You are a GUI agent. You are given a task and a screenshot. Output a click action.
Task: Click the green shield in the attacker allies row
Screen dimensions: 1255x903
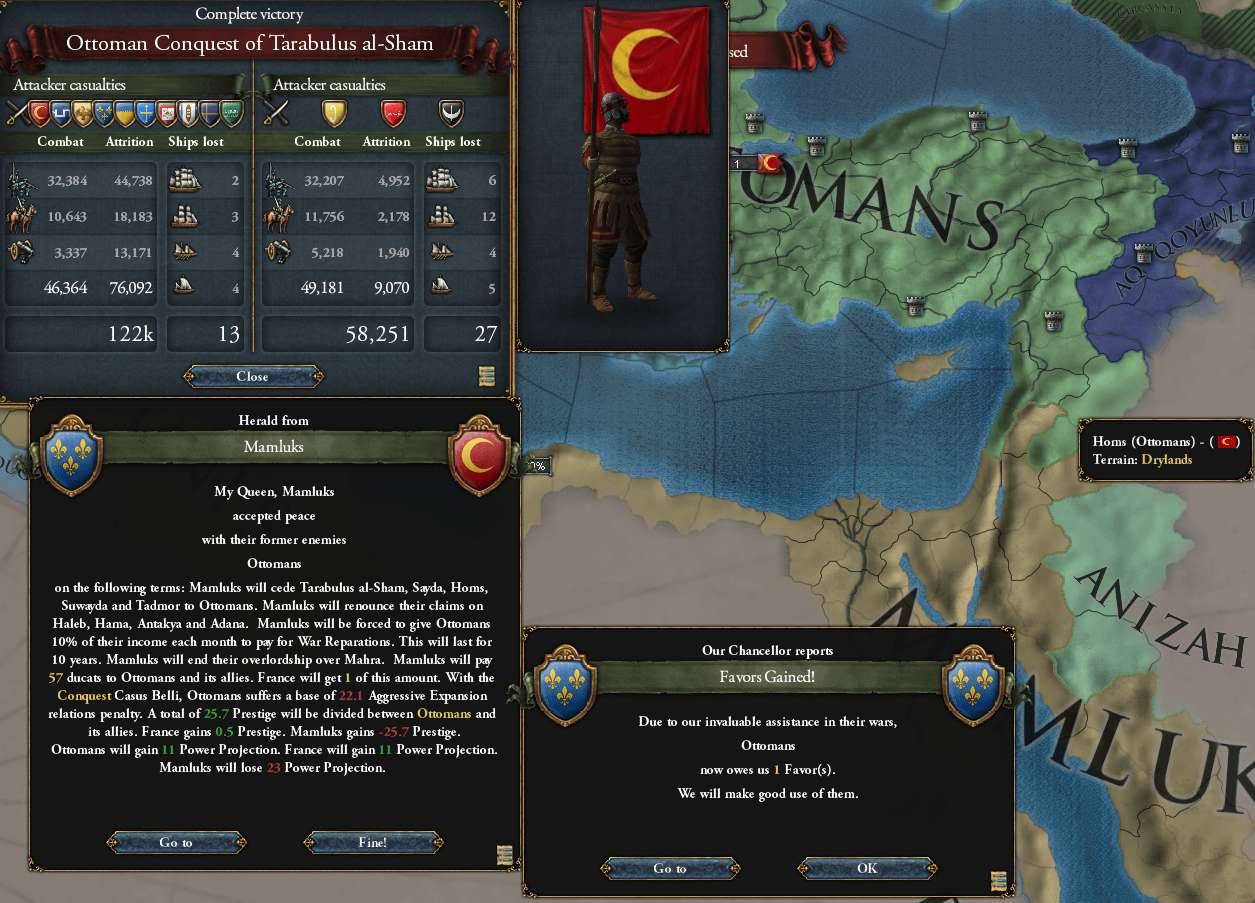tap(231, 113)
